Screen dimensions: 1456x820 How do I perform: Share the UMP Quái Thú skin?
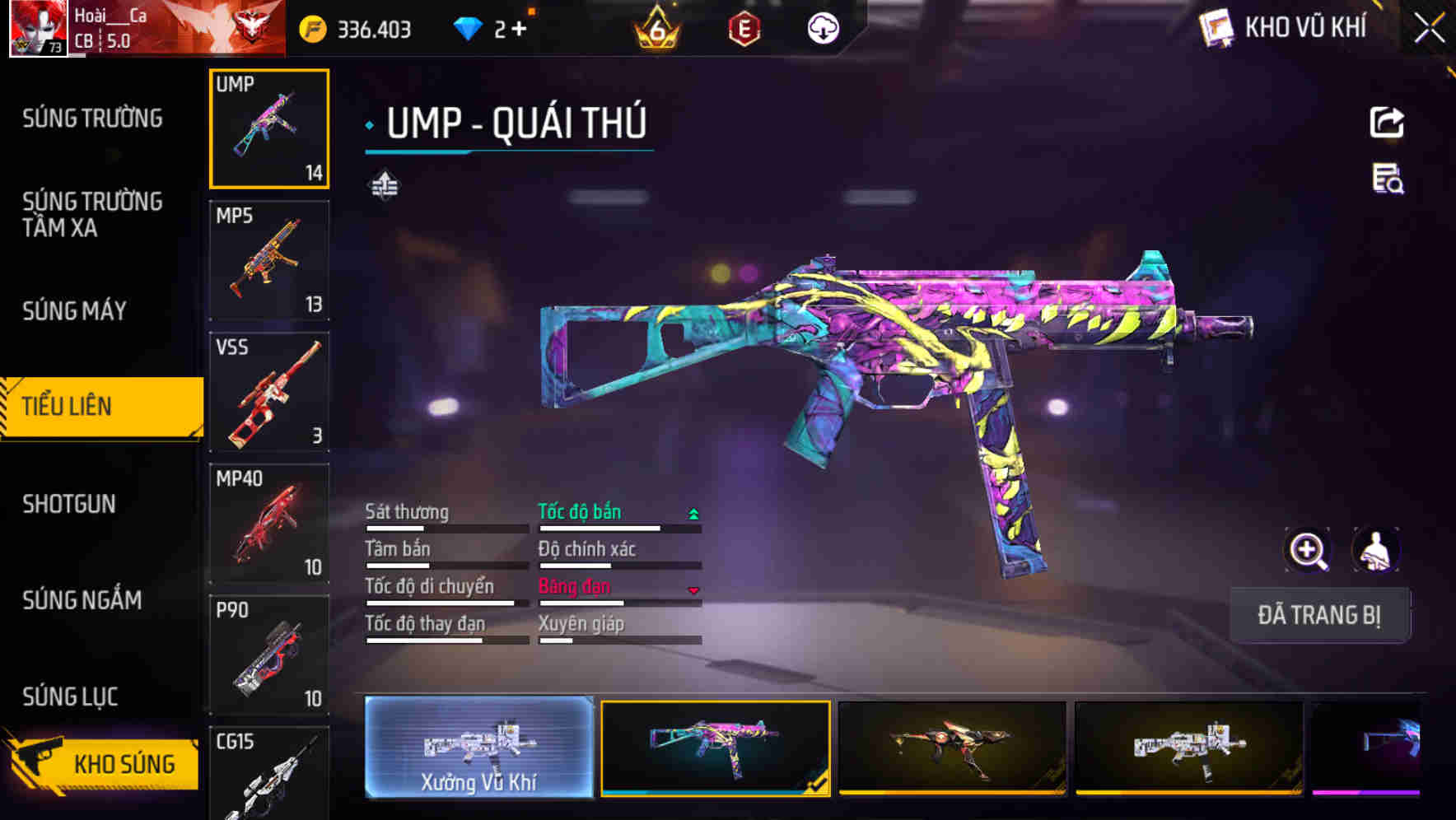(1387, 123)
